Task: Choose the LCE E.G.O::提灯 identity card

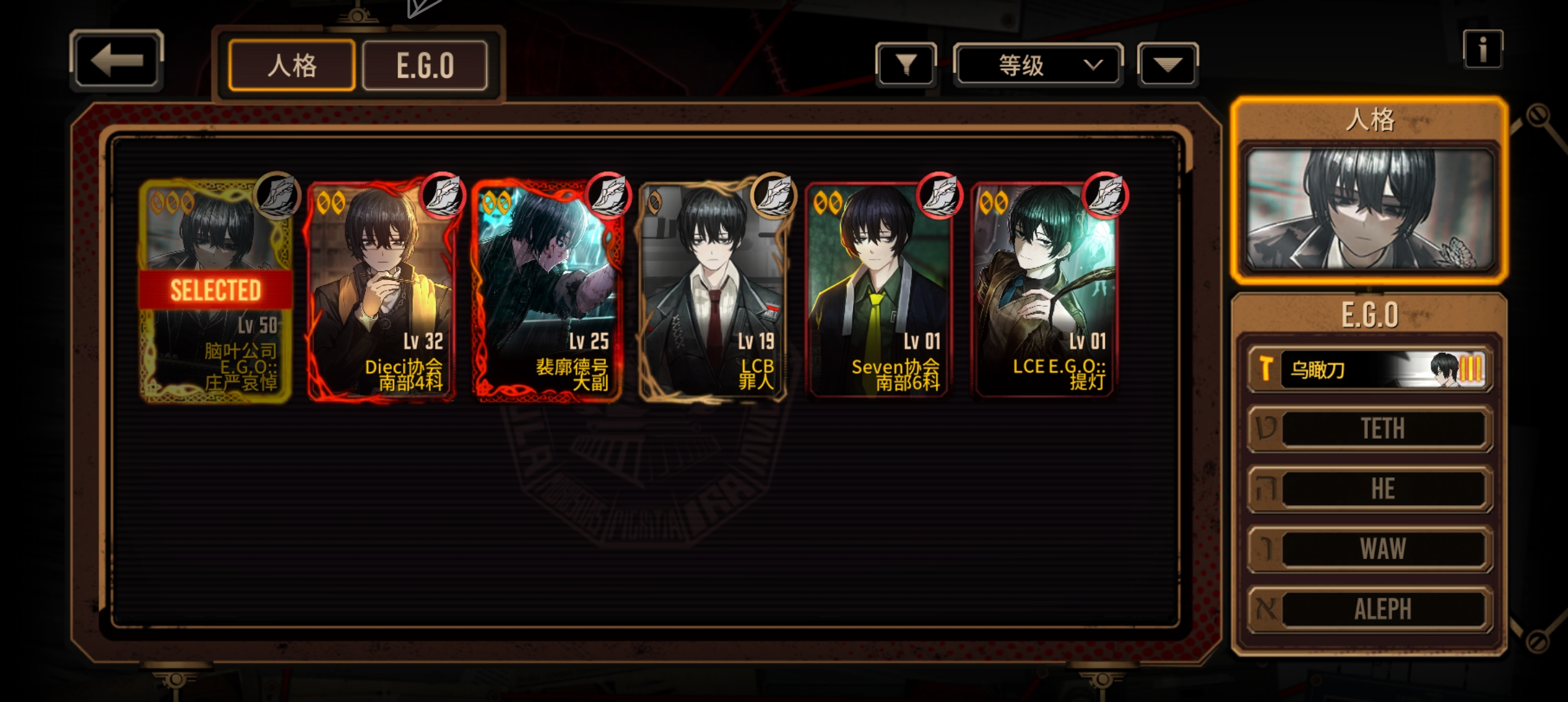Action: pyautogui.click(x=1045, y=291)
